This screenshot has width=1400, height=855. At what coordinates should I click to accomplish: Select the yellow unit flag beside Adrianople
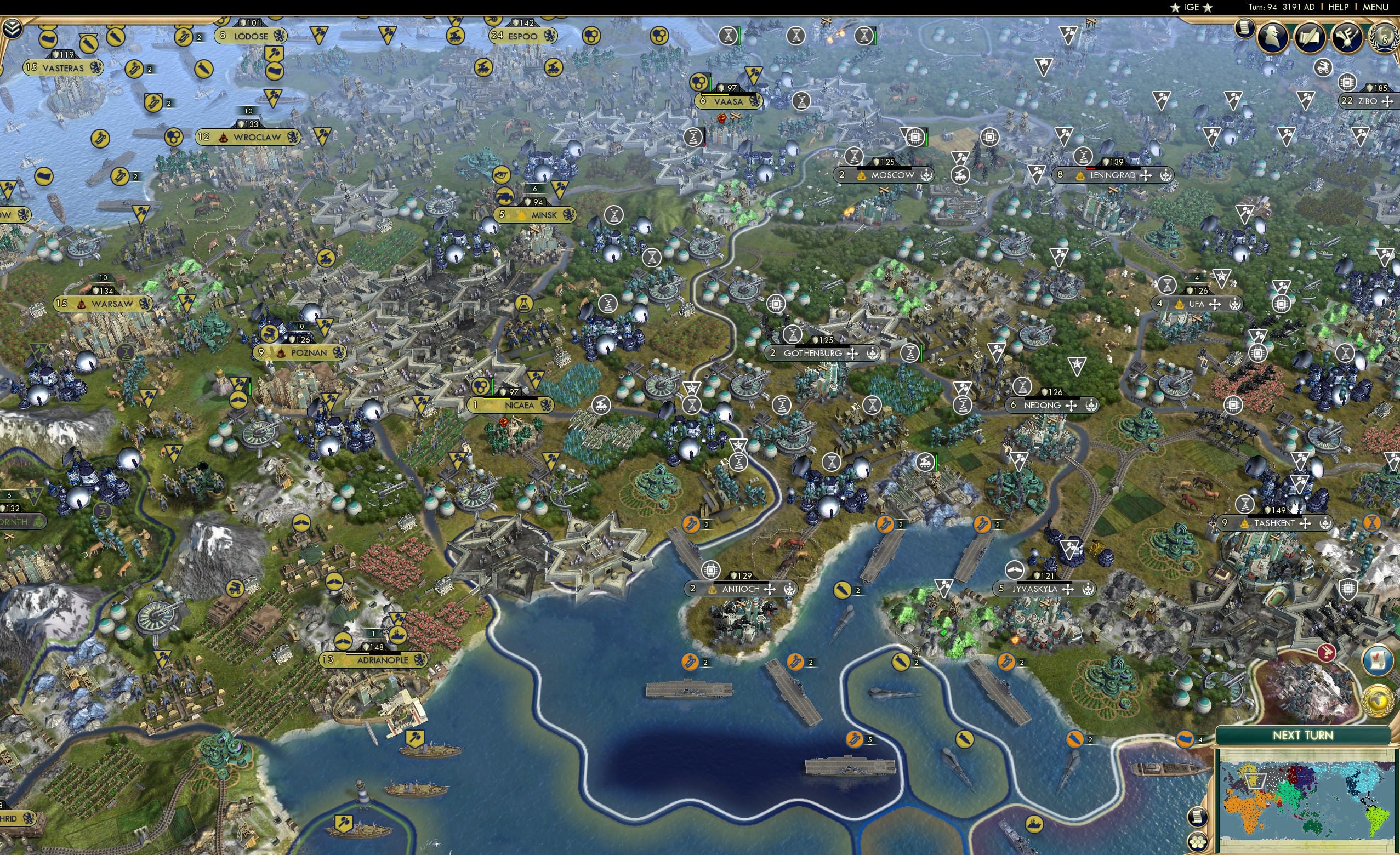(343, 640)
